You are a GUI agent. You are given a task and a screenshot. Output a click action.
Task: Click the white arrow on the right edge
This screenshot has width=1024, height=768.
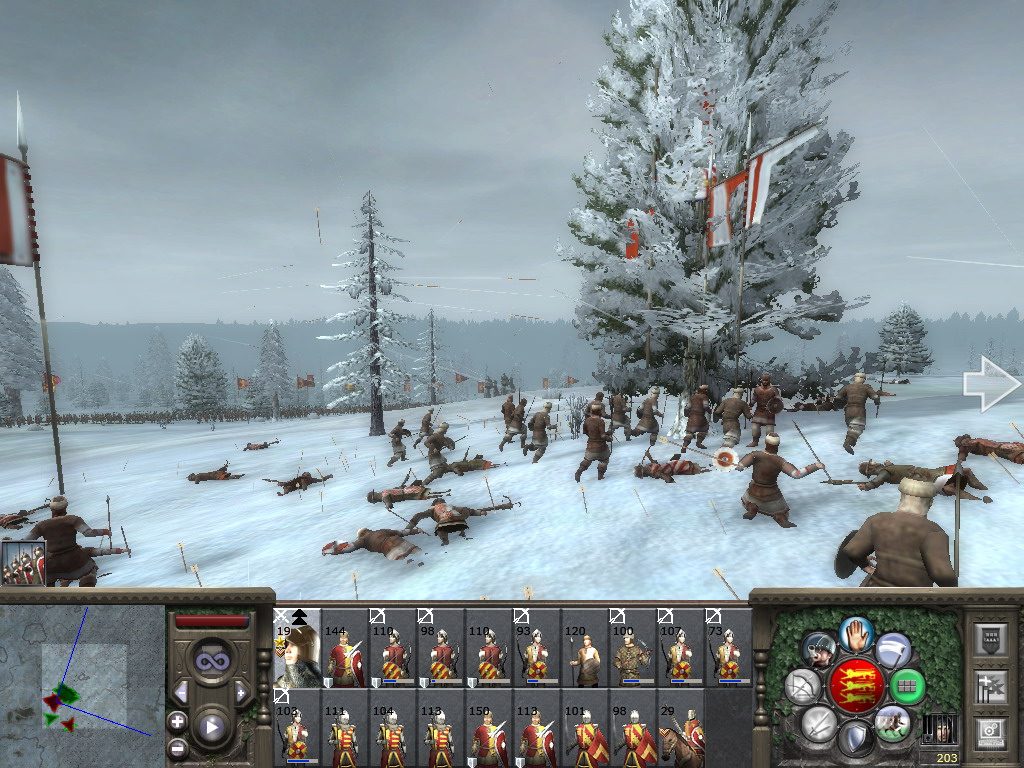click(x=990, y=386)
